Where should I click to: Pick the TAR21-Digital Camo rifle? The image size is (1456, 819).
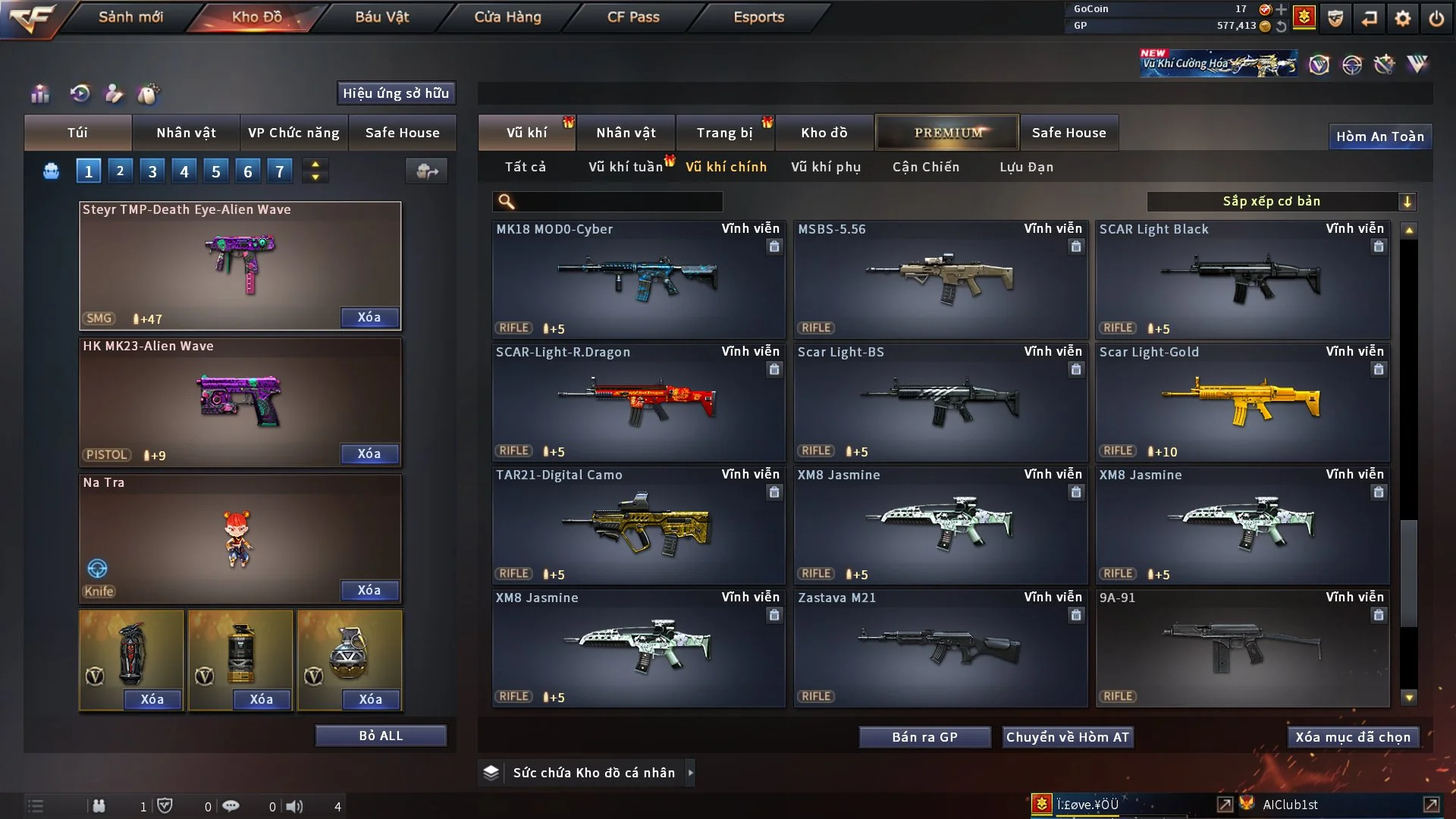(638, 525)
